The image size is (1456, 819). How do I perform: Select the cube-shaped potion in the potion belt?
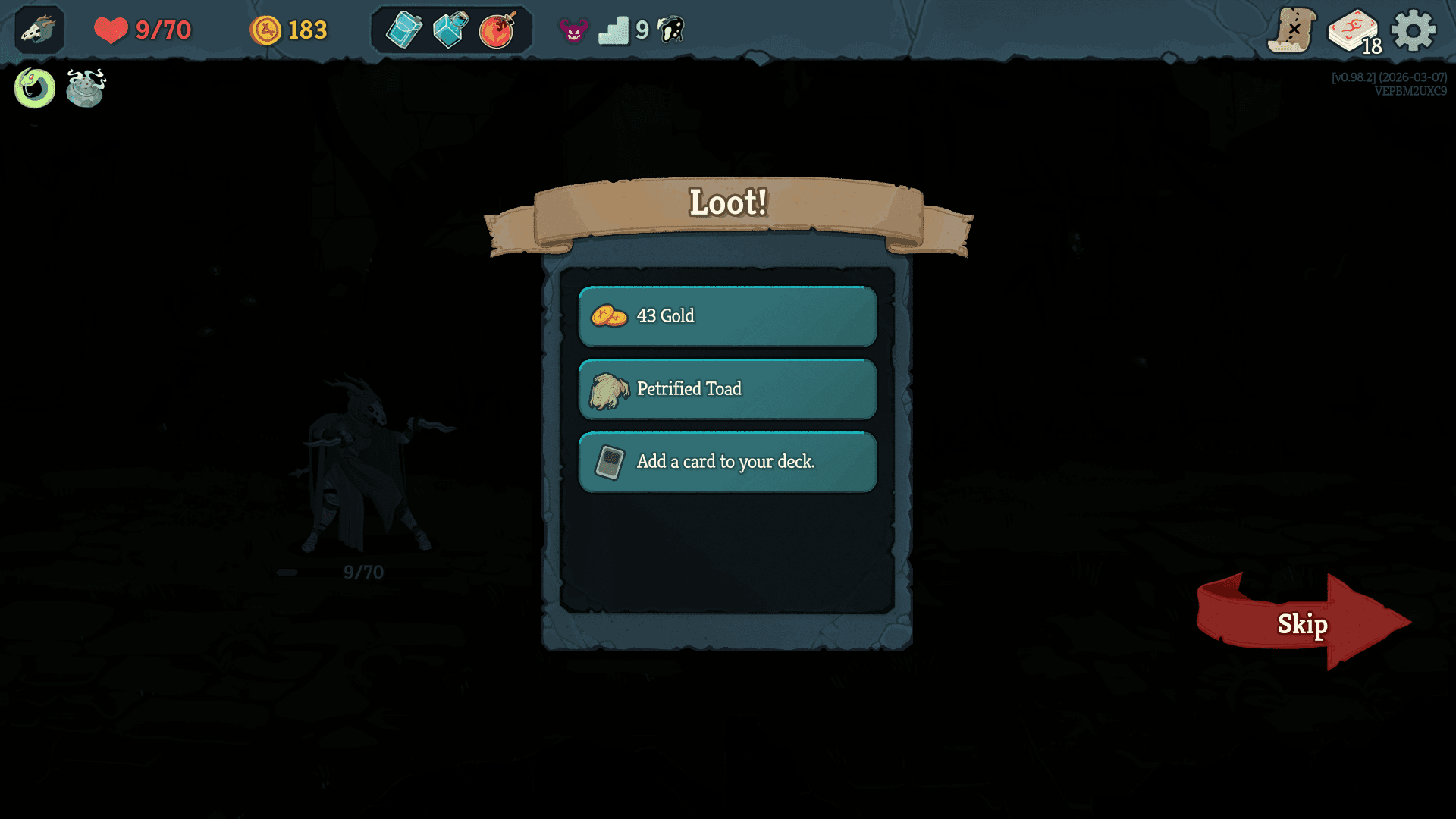tap(450, 29)
